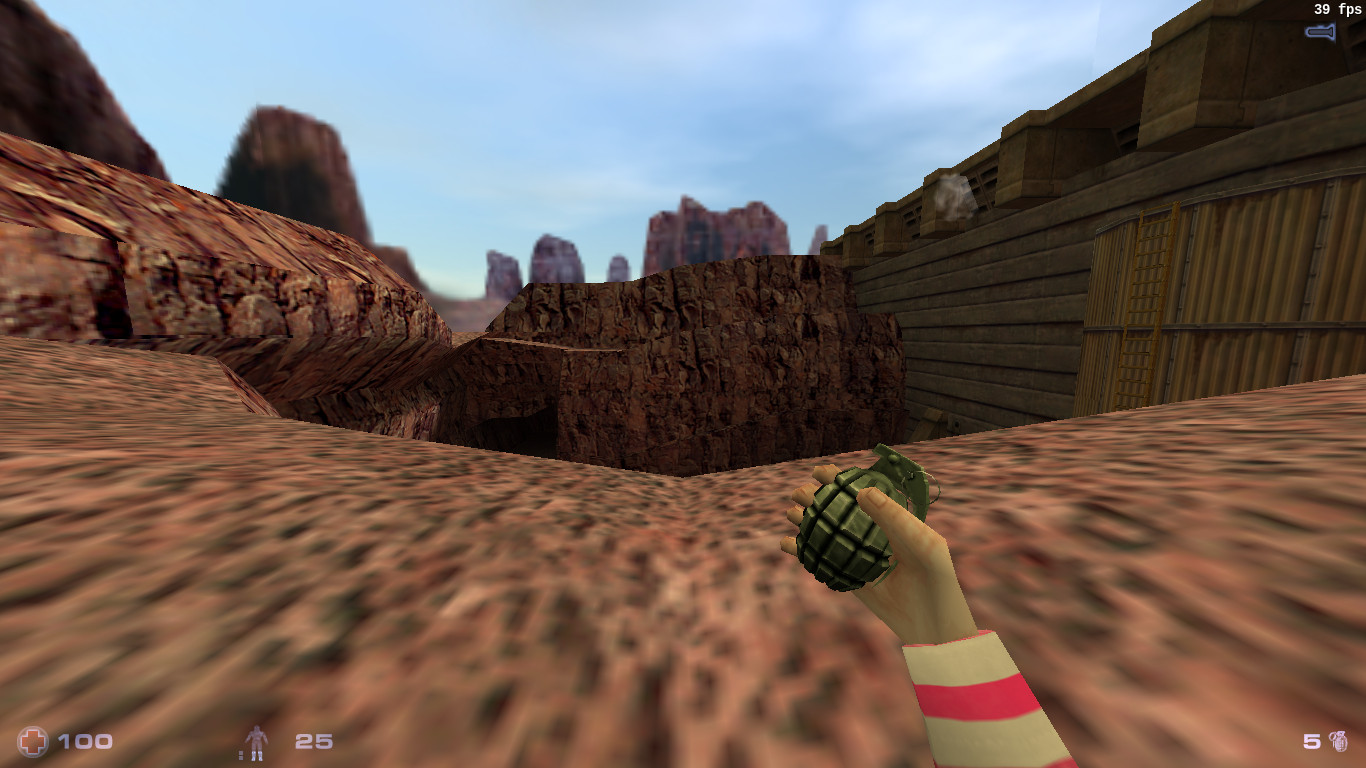
Task: Select the HEV suit figure icon
Action: [257, 742]
